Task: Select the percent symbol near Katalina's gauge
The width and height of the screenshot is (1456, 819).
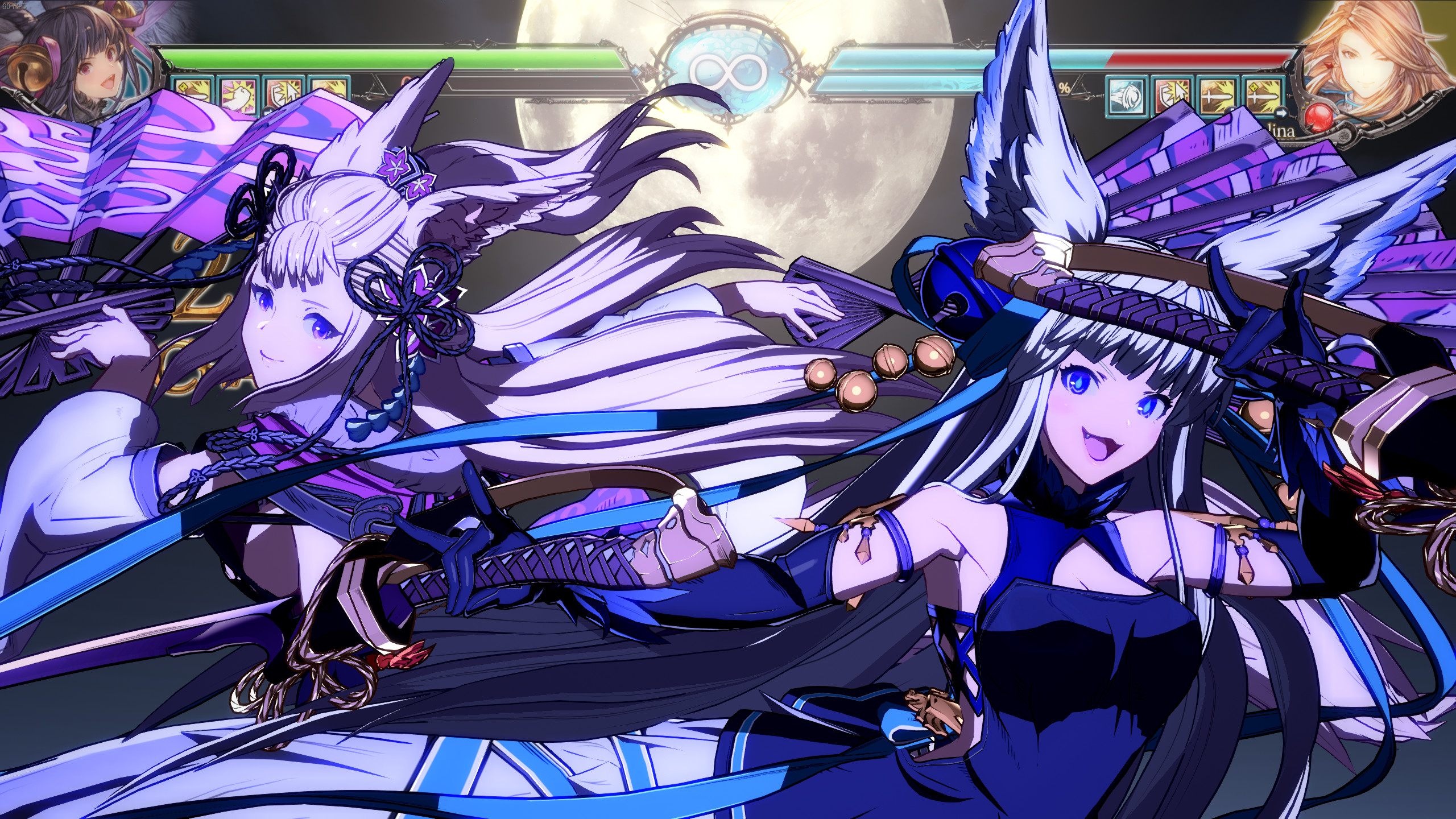Action: point(1065,88)
